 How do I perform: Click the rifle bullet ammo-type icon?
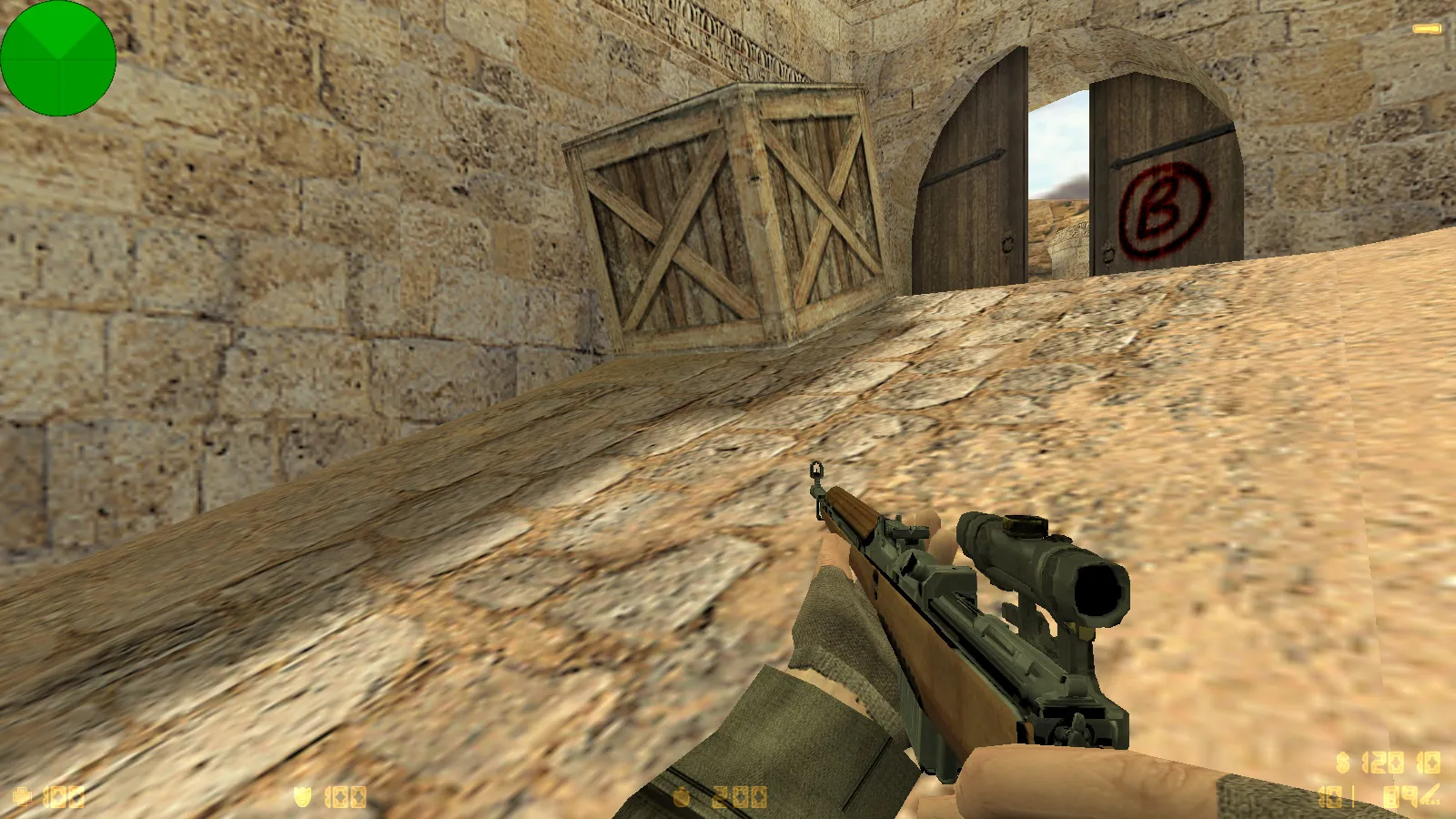(x=1430, y=797)
